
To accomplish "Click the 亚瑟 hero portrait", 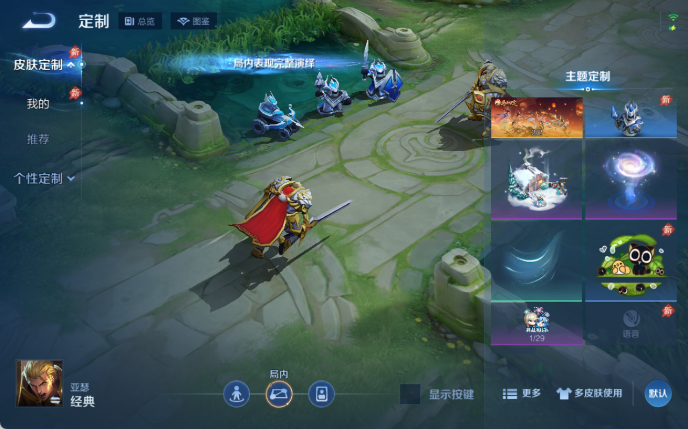I will (x=40, y=383).
